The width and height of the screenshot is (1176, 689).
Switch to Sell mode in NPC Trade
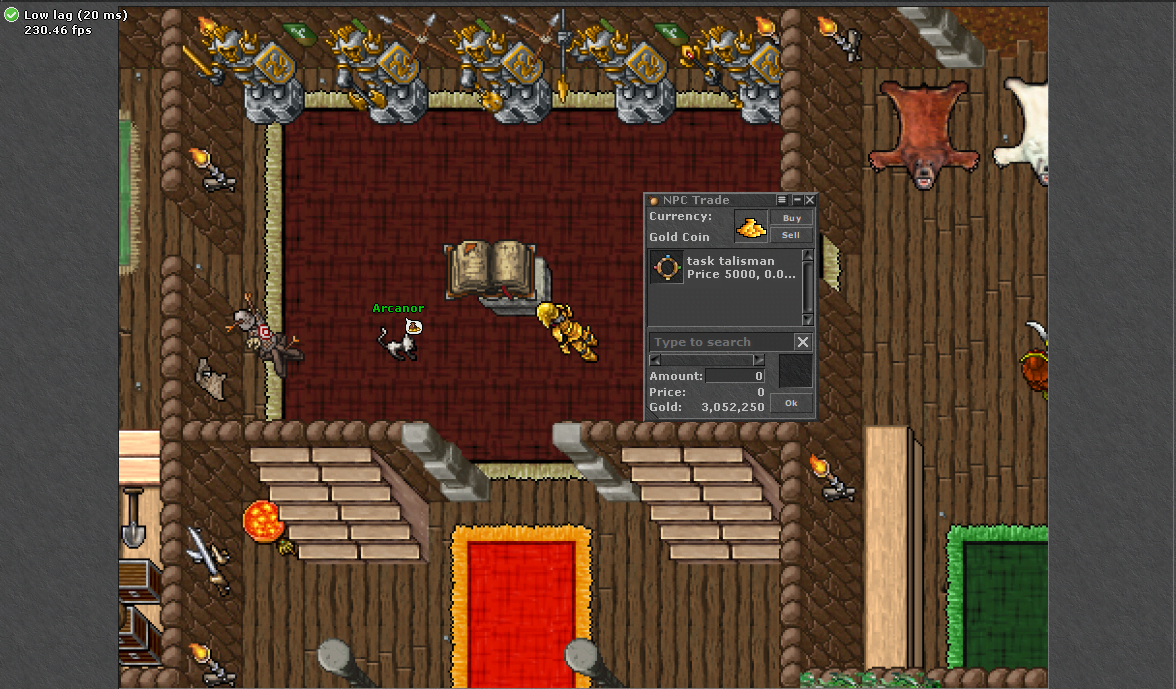[x=791, y=235]
